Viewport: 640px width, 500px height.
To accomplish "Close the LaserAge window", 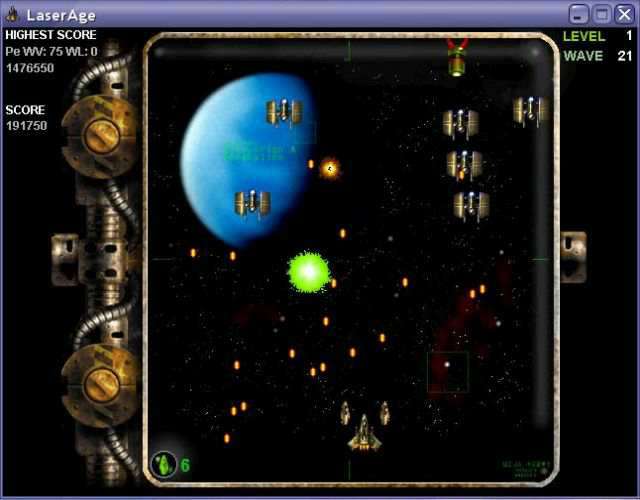I will pos(624,14).
